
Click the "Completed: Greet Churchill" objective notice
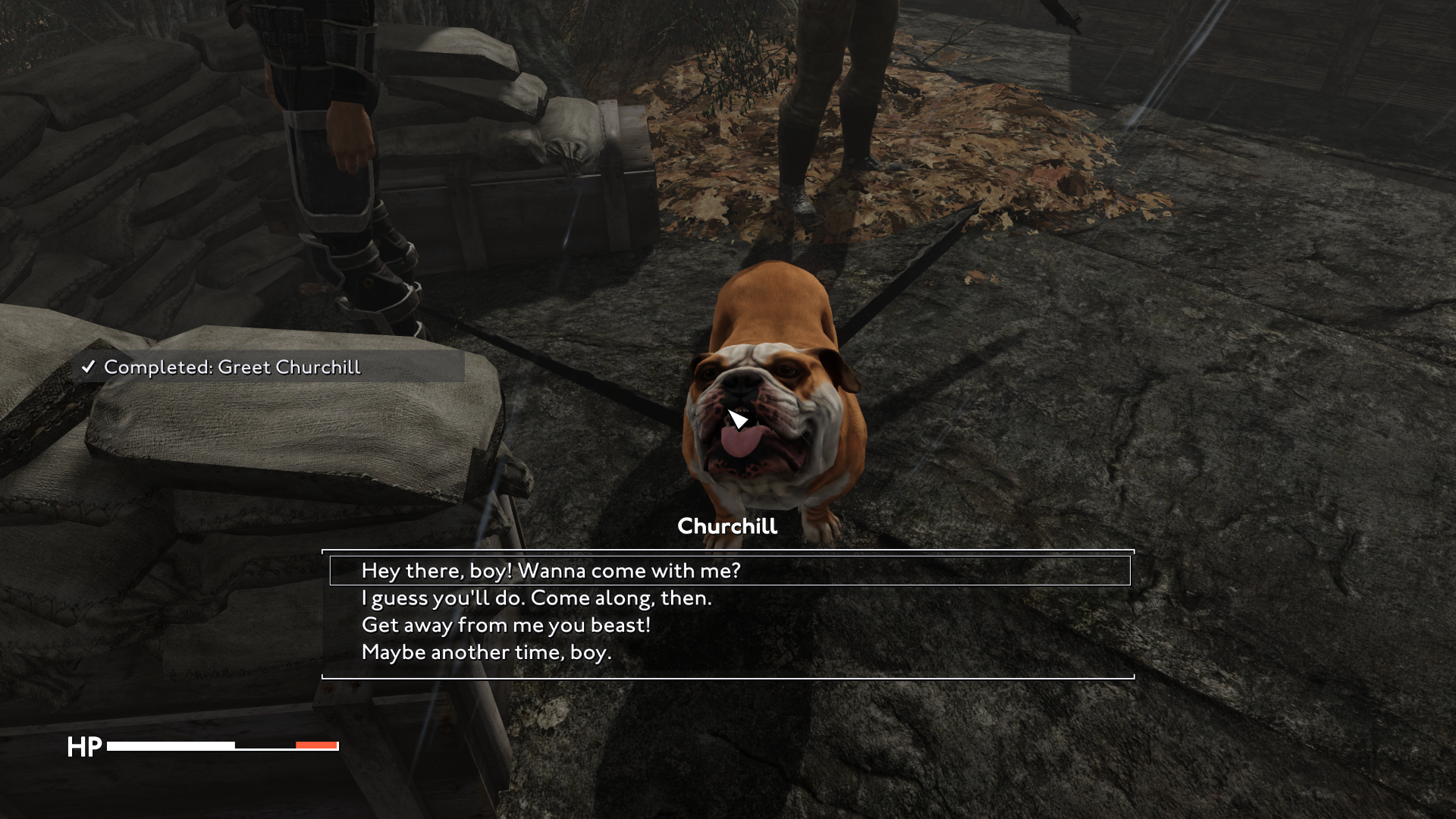pyautogui.click(x=231, y=367)
